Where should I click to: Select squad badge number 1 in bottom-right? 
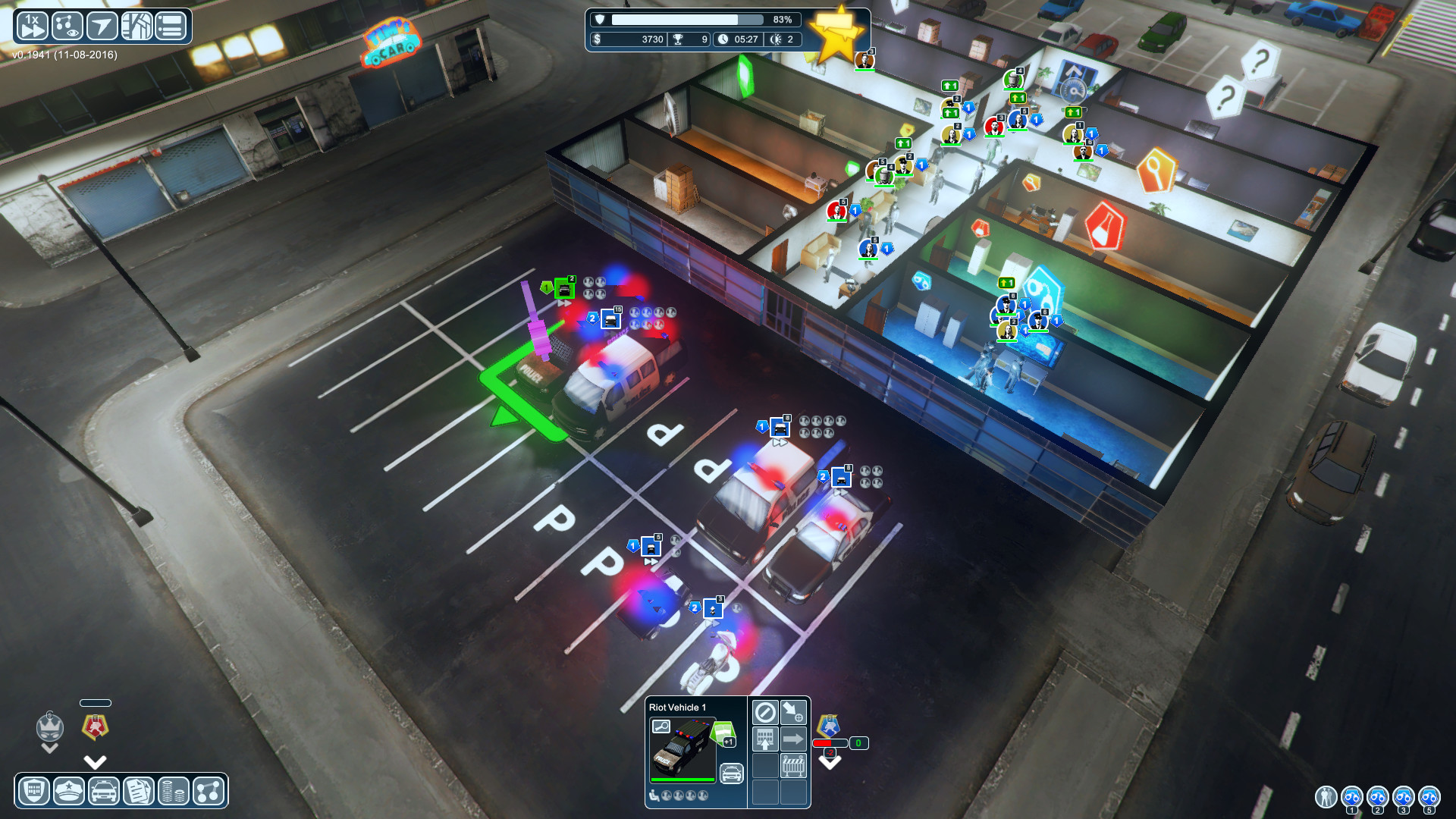pos(1352,798)
